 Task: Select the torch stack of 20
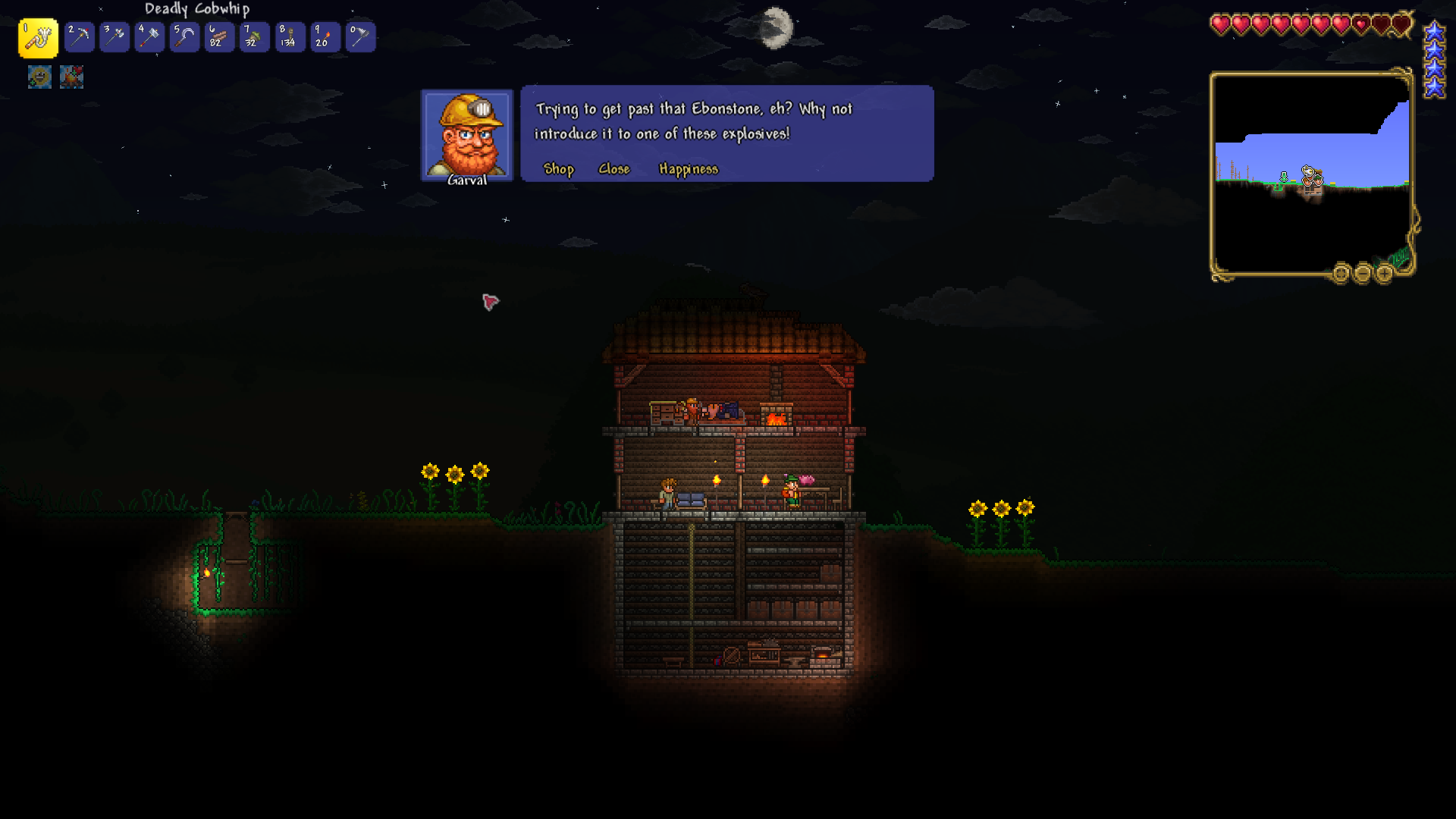325,37
